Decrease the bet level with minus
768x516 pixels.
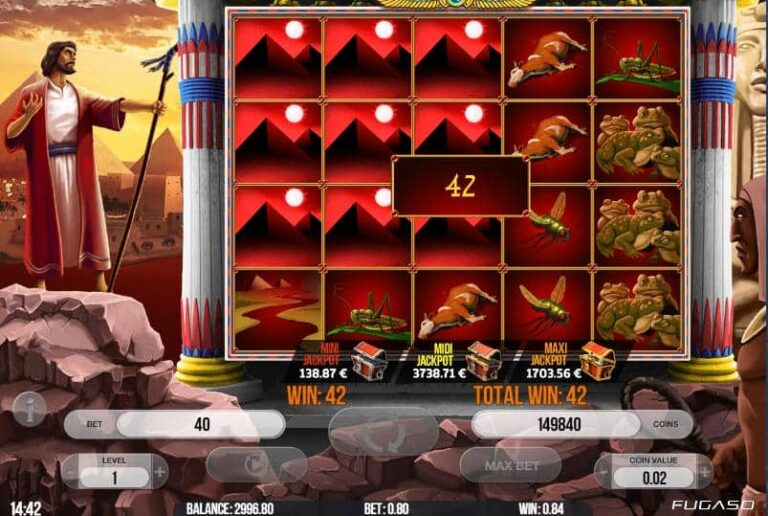(x=71, y=470)
